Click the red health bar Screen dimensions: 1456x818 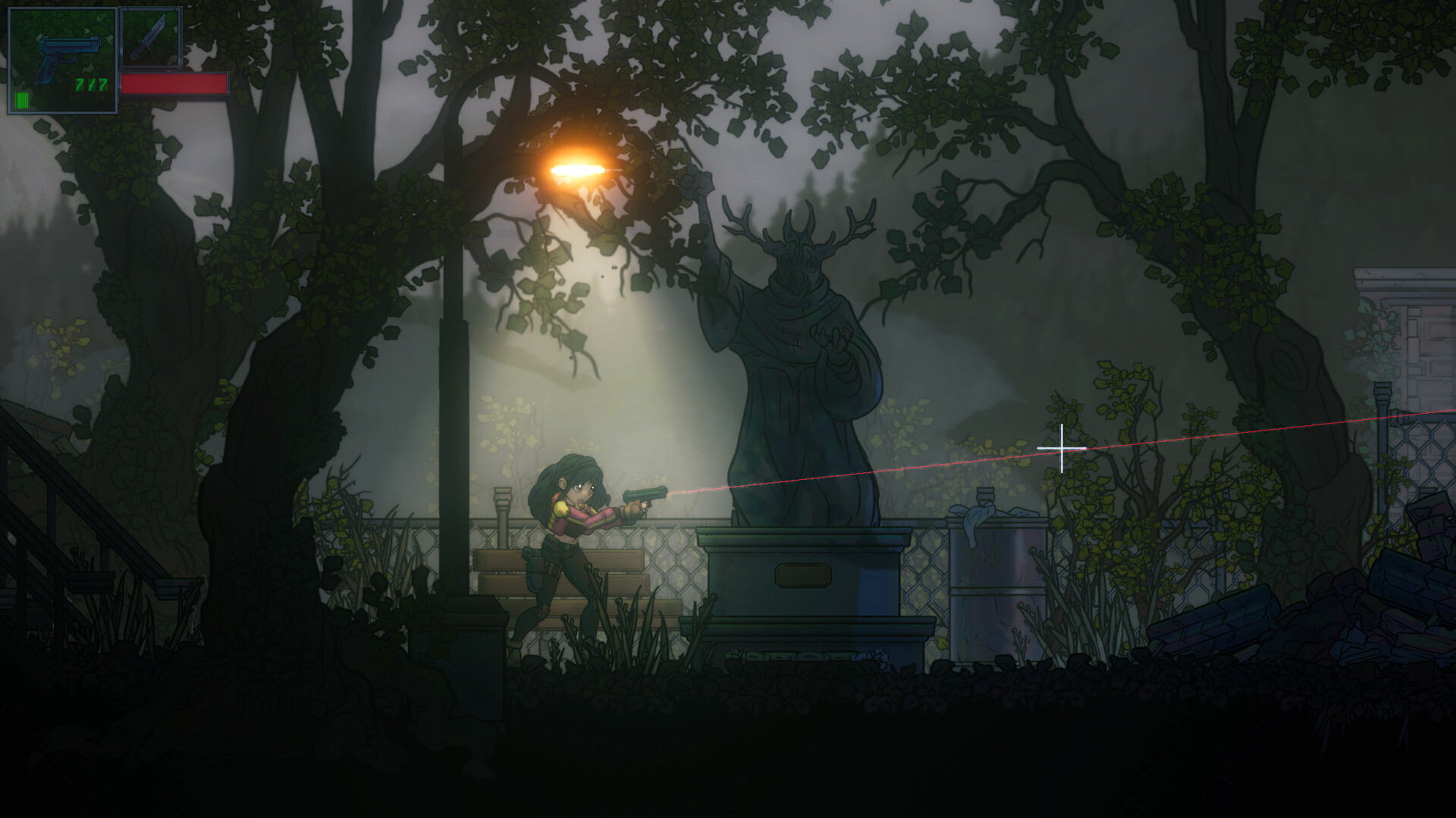[x=176, y=85]
